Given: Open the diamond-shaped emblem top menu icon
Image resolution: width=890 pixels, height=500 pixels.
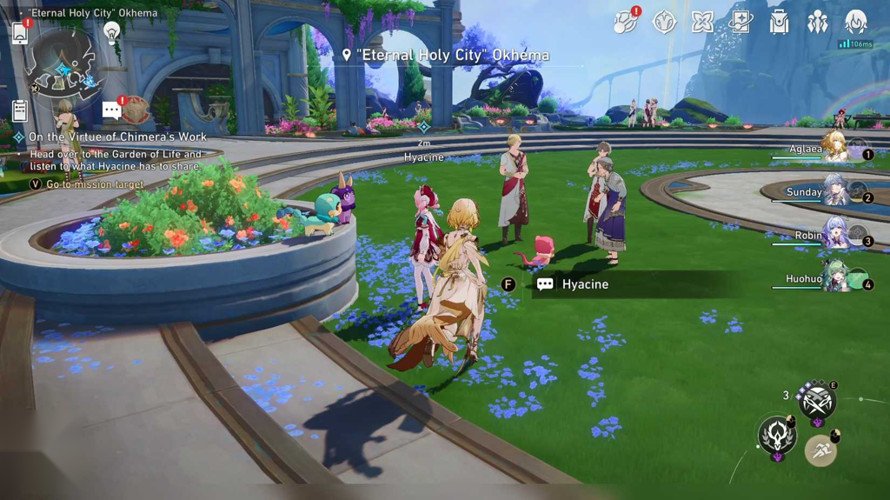Looking at the screenshot, I should click(665, 21).
